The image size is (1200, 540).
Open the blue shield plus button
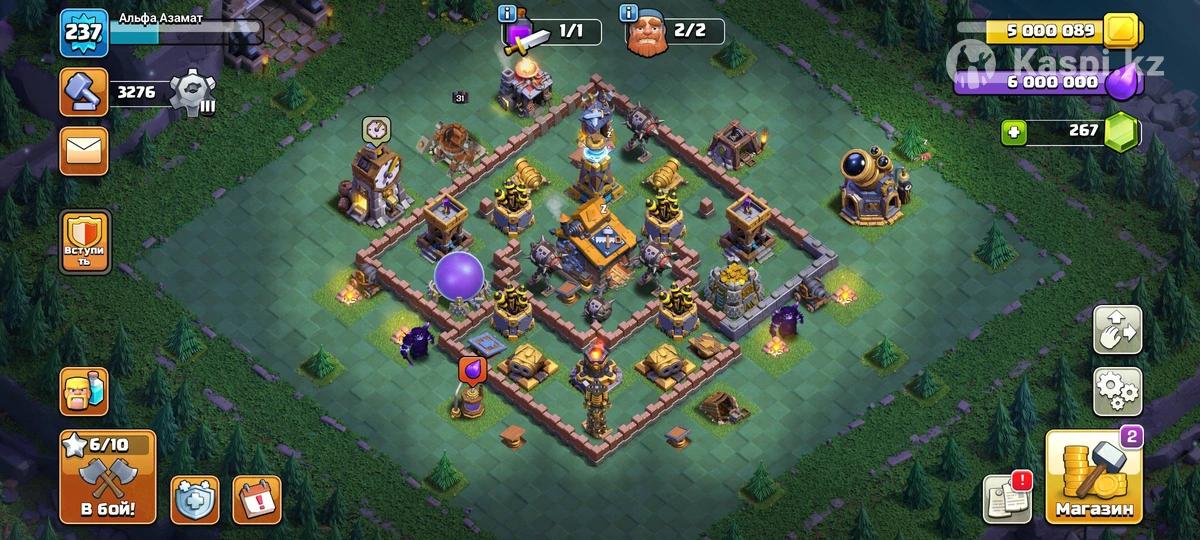[x=194, y=499]
